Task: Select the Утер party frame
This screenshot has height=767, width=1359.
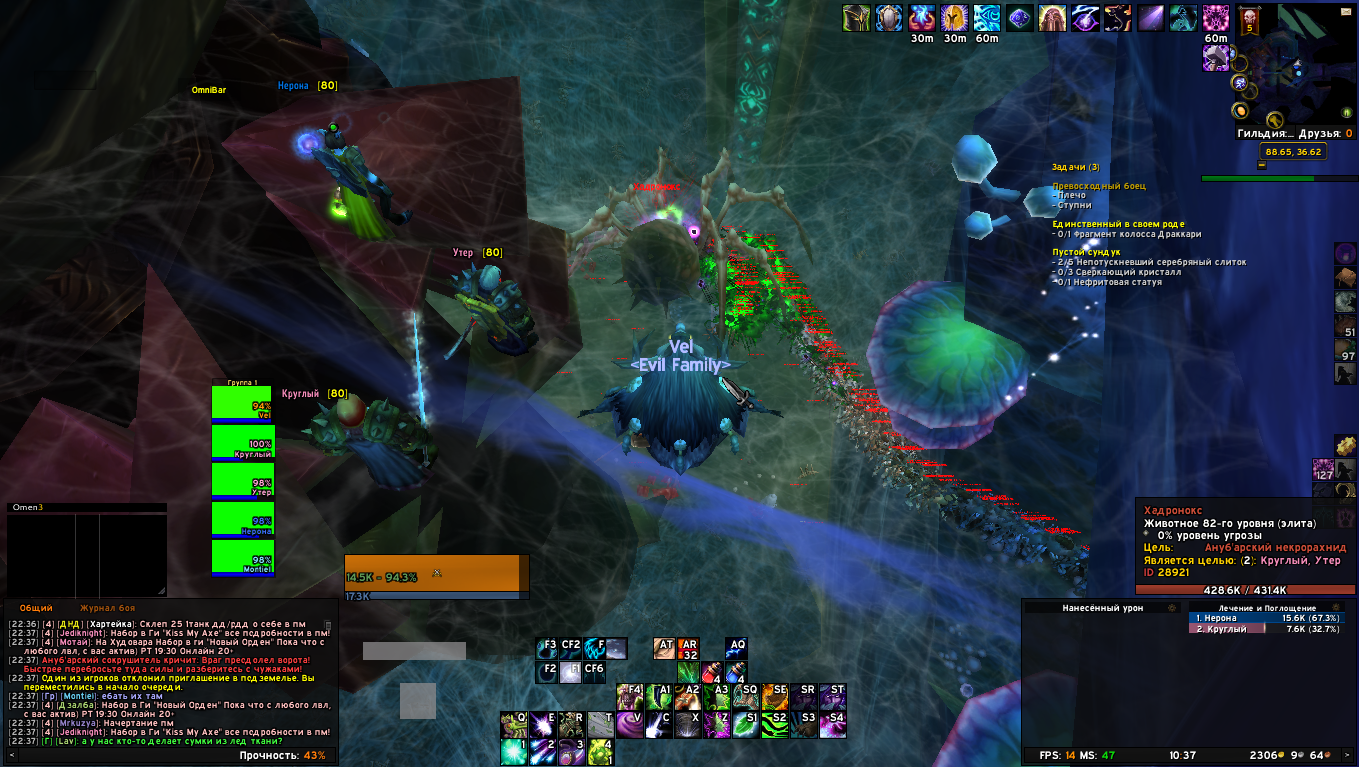Action: click(x=242, y=479)
